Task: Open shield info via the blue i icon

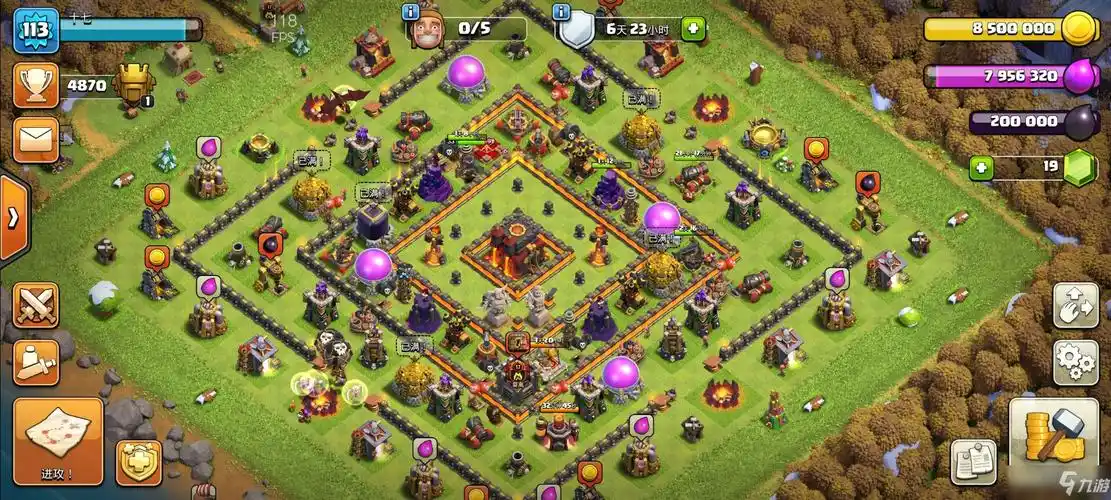Action: tap(562, 12)
